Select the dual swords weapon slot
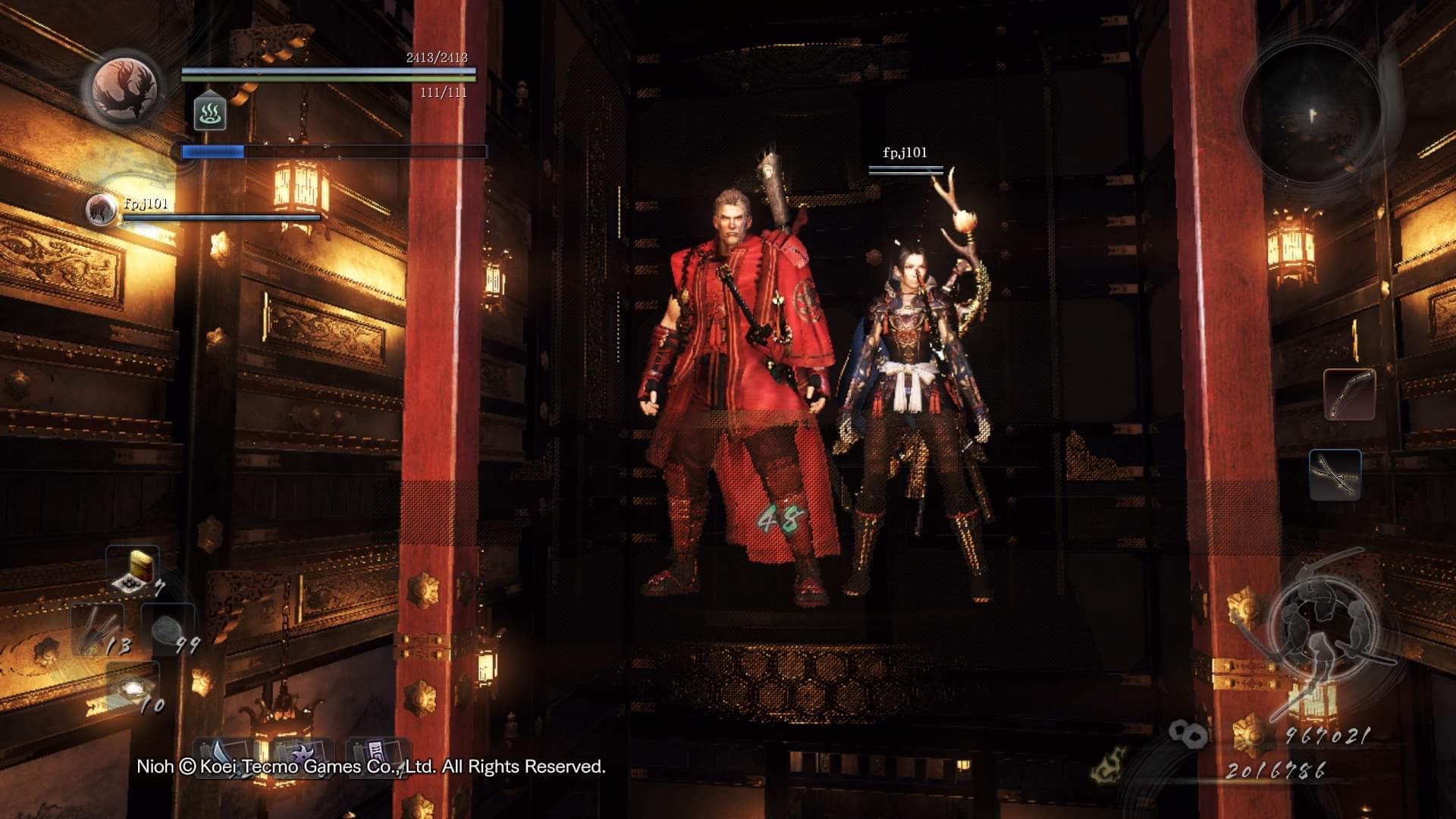The image size is (1456, 819). tap(1335, 475)
